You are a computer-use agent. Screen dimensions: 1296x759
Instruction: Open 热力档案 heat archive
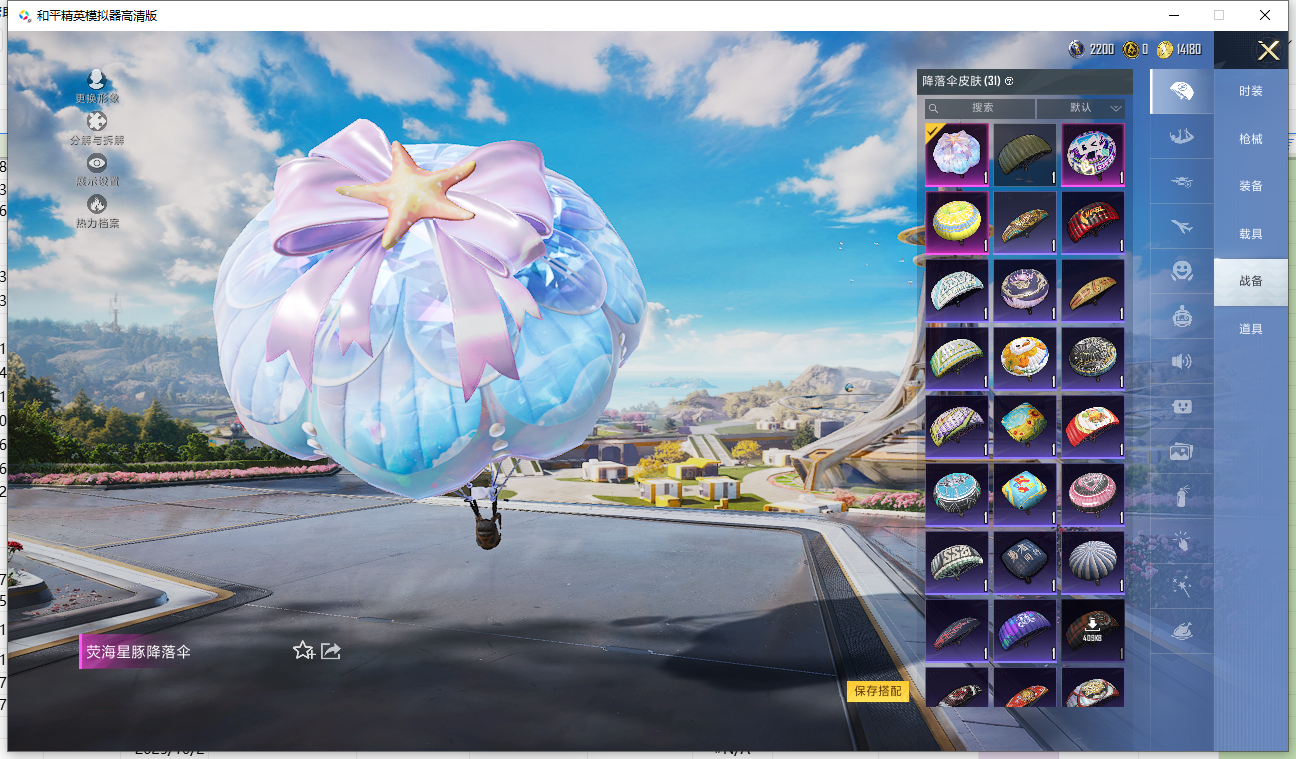click(x=97, y=211)
